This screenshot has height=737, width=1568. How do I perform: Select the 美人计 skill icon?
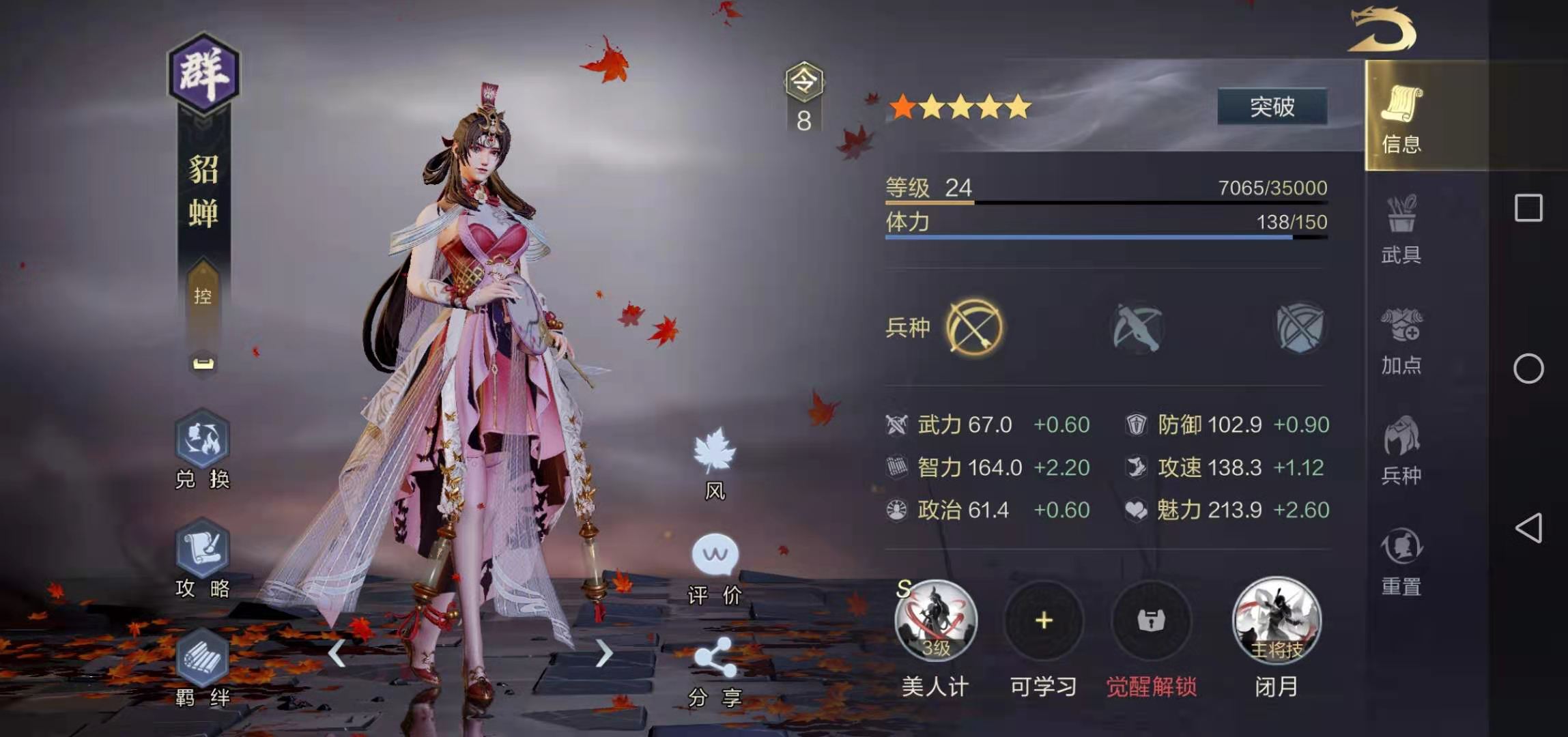click(936, 622)
